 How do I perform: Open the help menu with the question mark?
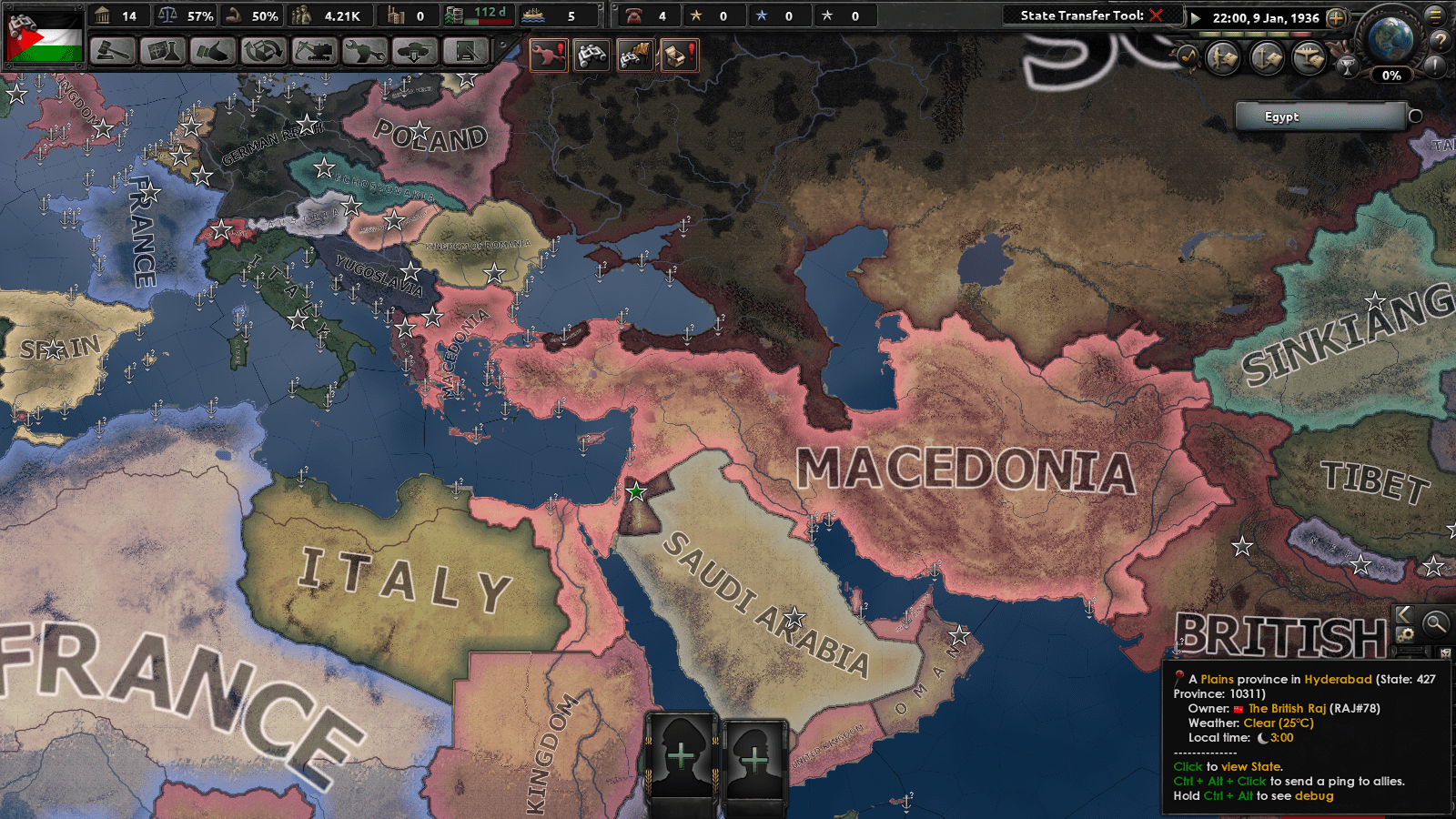1440,41
